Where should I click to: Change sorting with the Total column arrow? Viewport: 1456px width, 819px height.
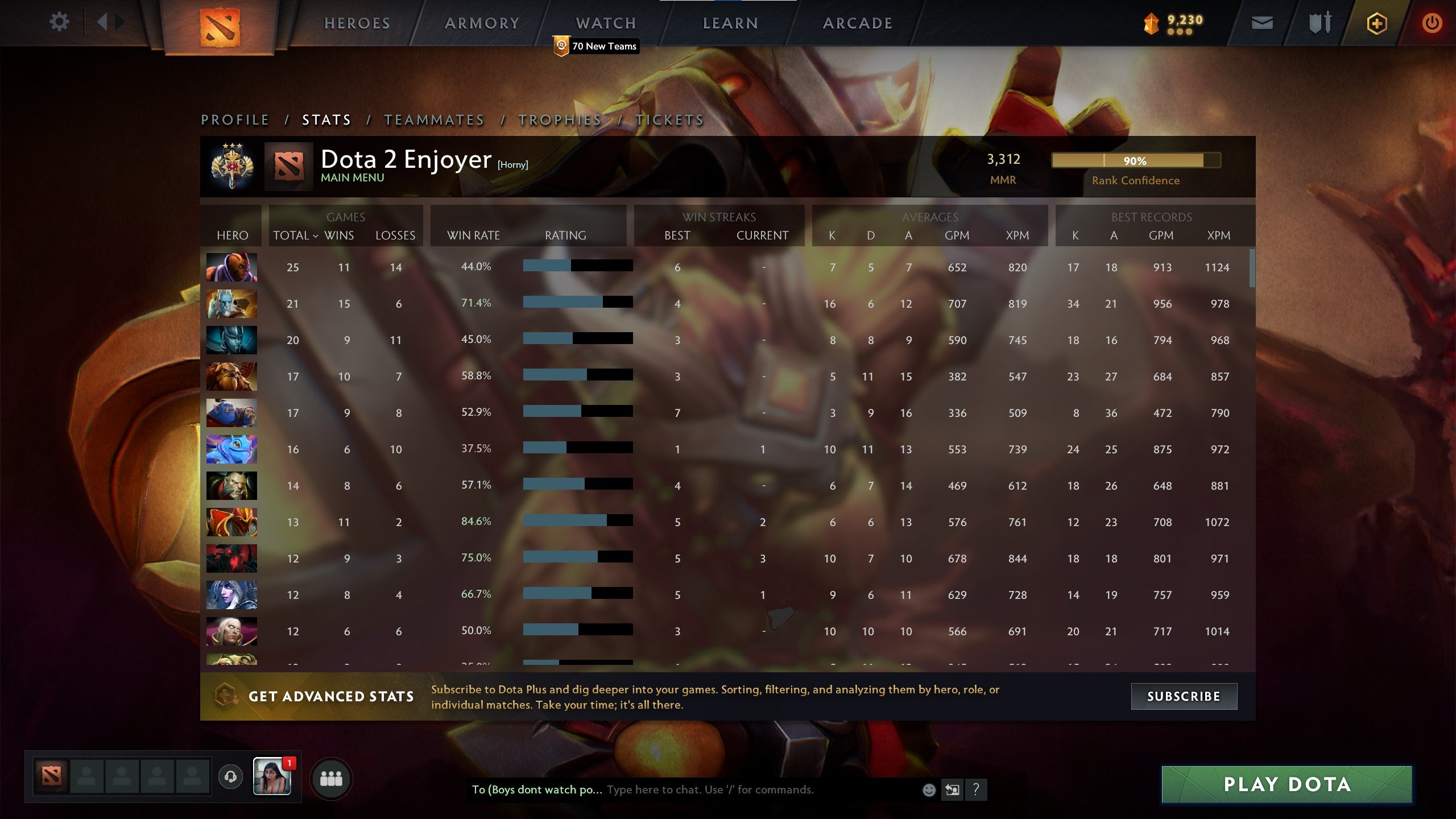tap(317, 235)
